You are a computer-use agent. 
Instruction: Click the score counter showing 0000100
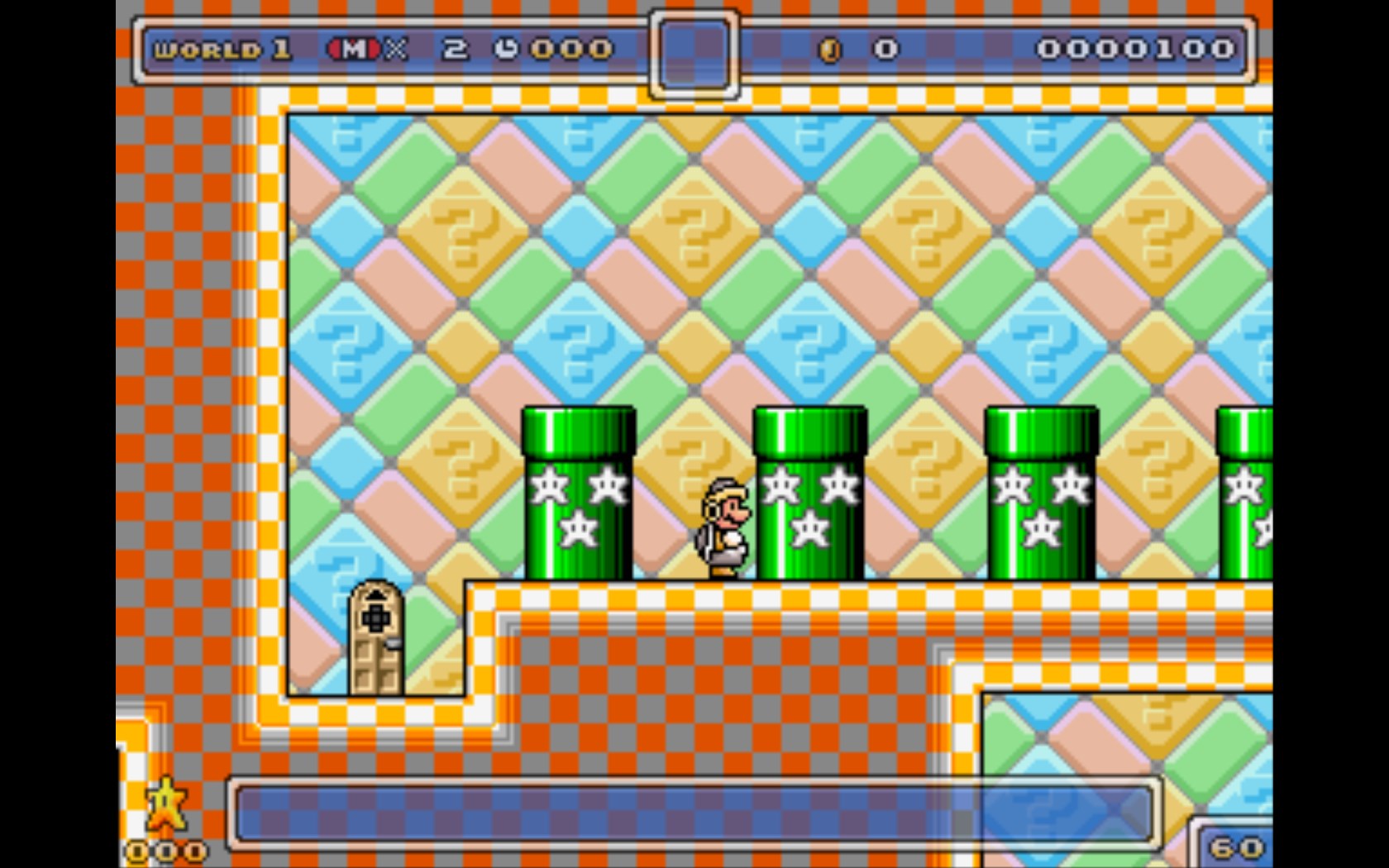1137,49
